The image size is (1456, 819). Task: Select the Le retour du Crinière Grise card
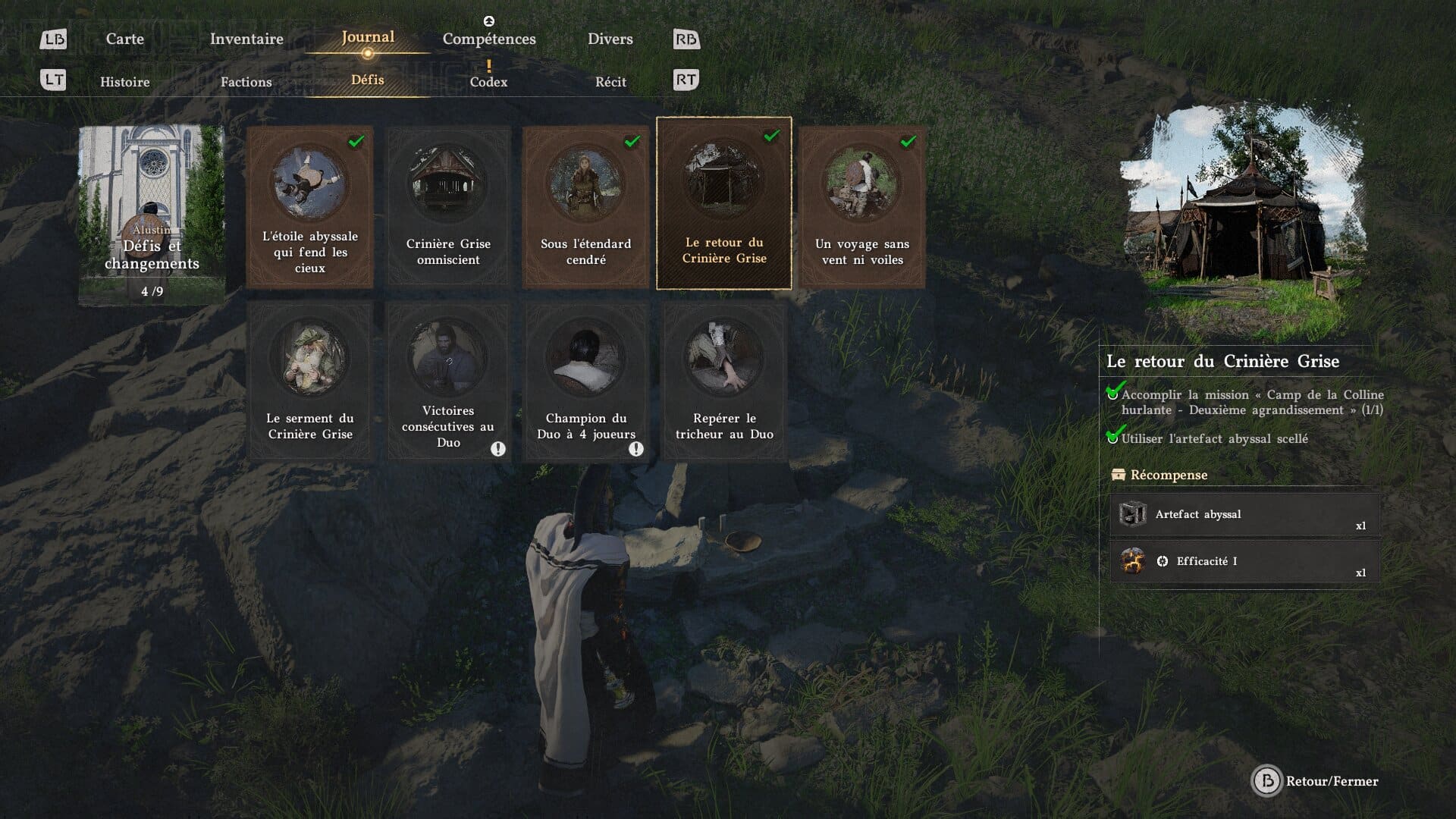click(x=724, y=203)
